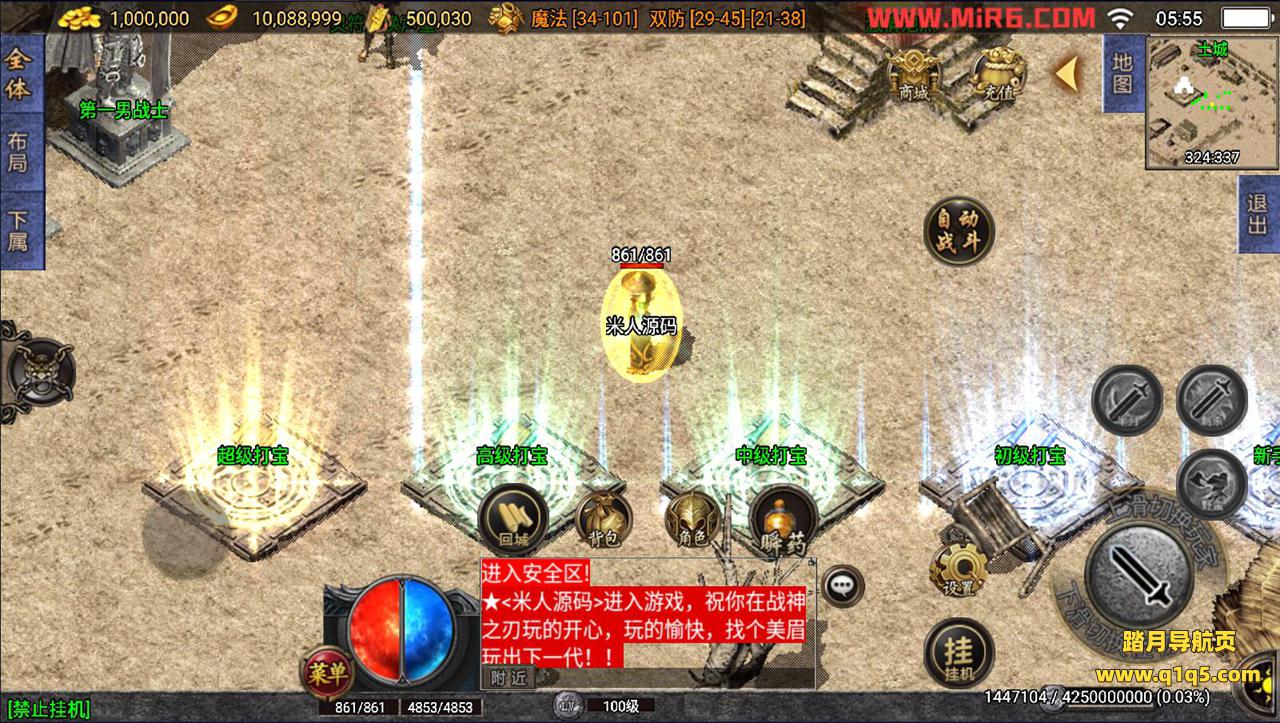Open the chat speech bubble icon
The height and width of the screenshot is (723, 1280).
[x=843, y=585]
